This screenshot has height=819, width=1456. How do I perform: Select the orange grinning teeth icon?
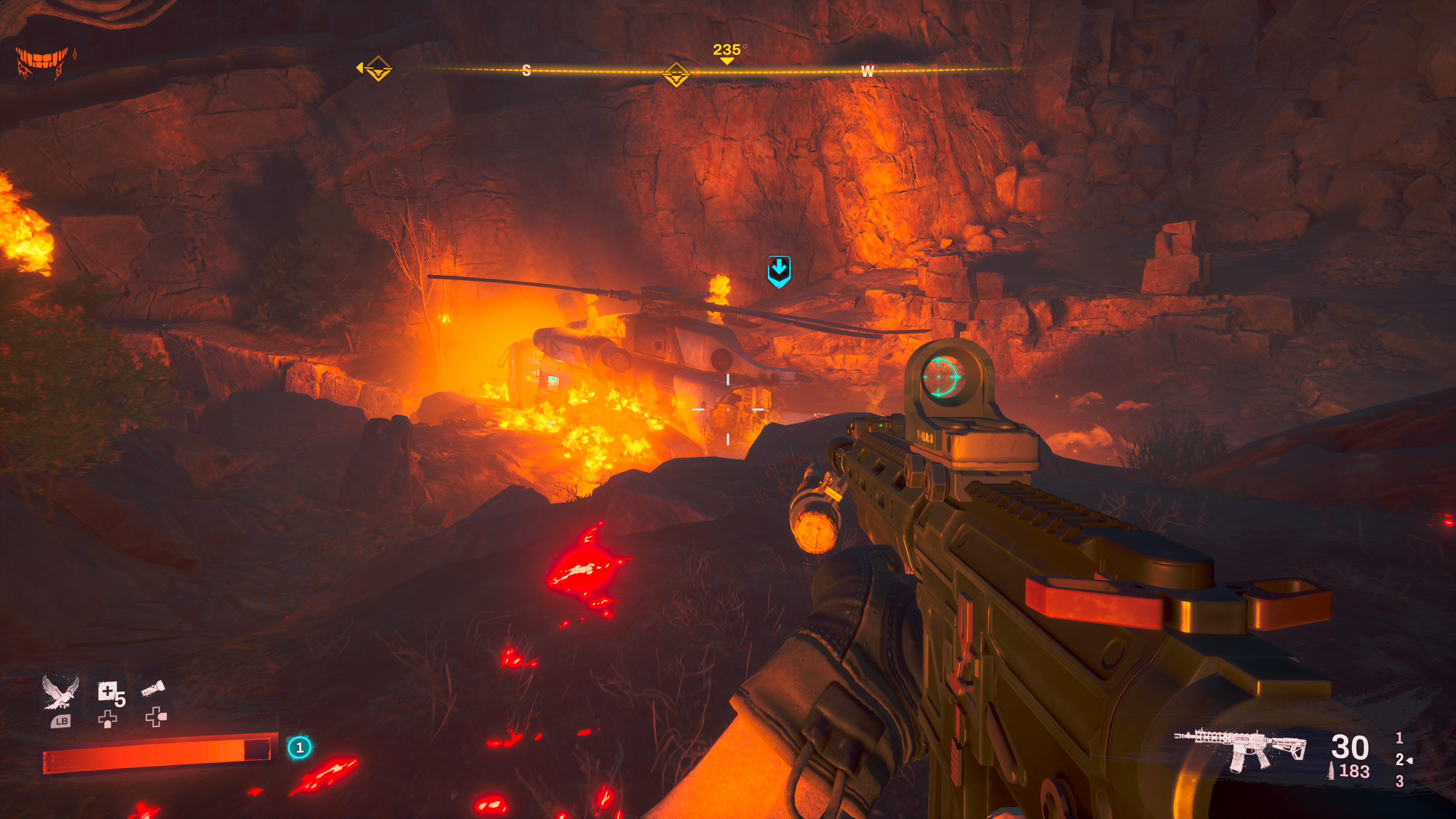44,61
